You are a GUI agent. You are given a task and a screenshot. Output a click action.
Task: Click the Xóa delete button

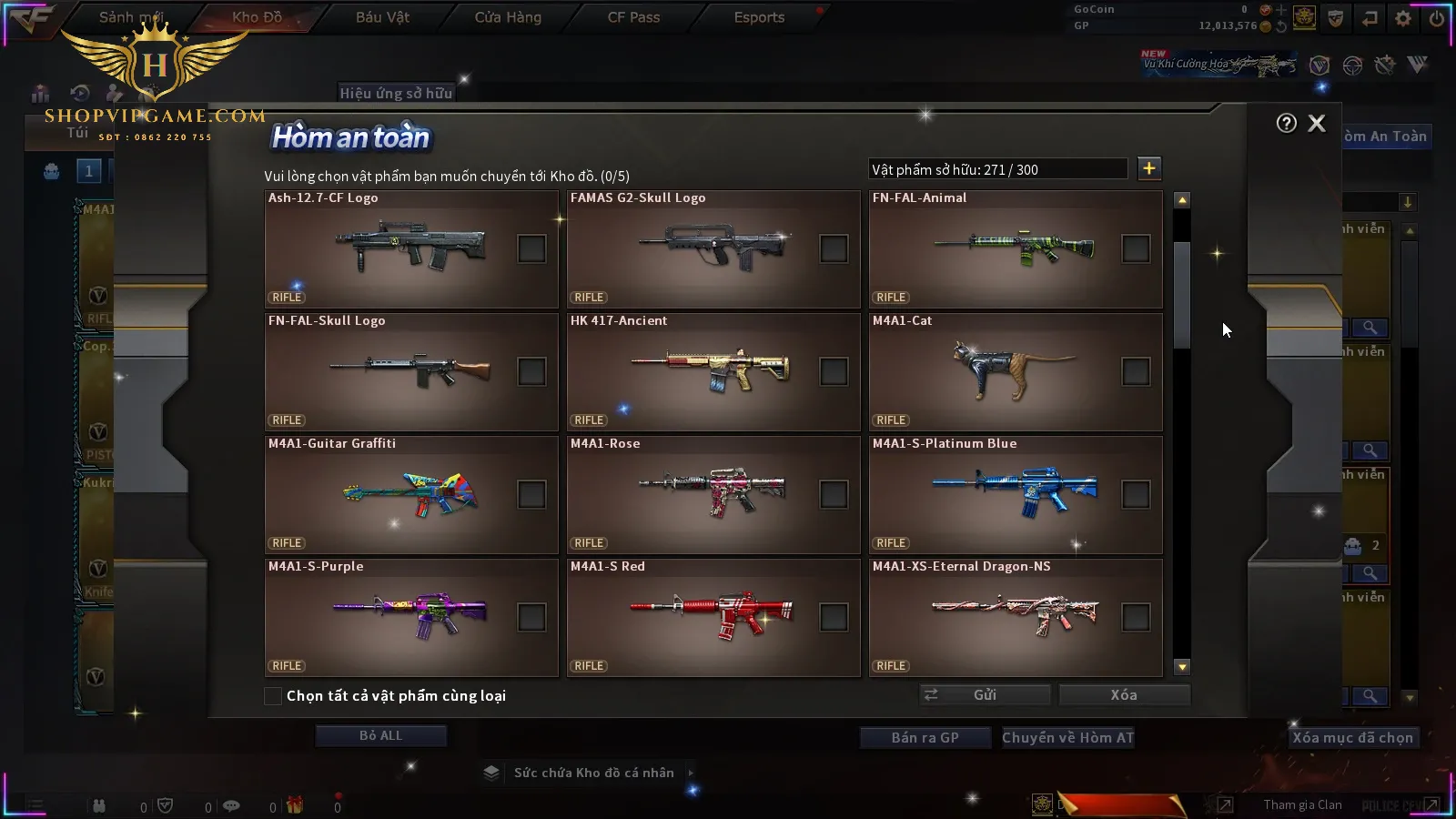point(1124,695)
